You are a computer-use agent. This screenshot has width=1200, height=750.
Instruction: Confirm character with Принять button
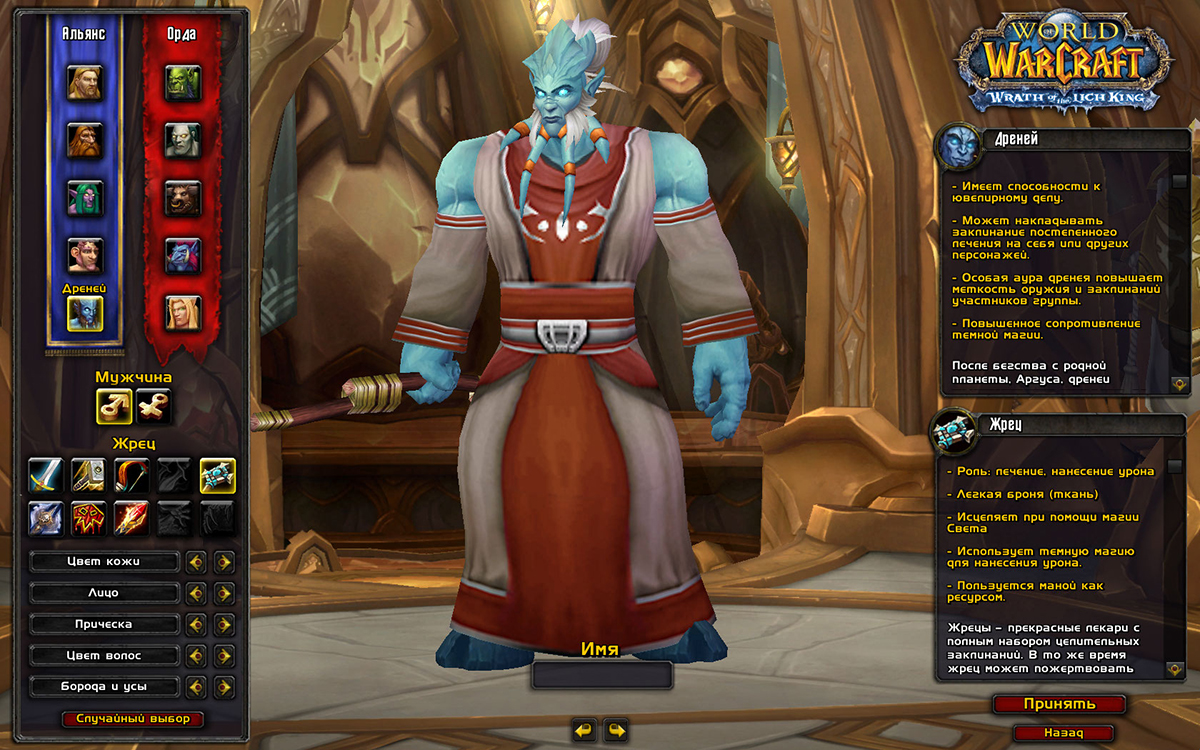pos(1059,704)
